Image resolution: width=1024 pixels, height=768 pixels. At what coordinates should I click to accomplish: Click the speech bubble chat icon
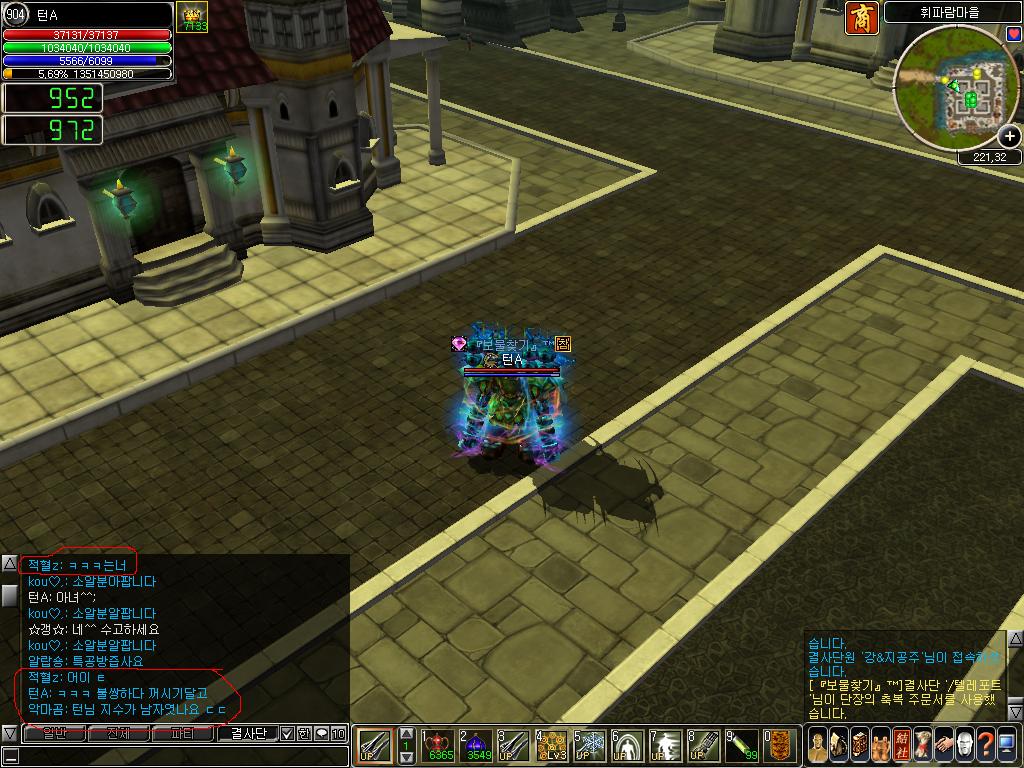(x=321, y=733)
